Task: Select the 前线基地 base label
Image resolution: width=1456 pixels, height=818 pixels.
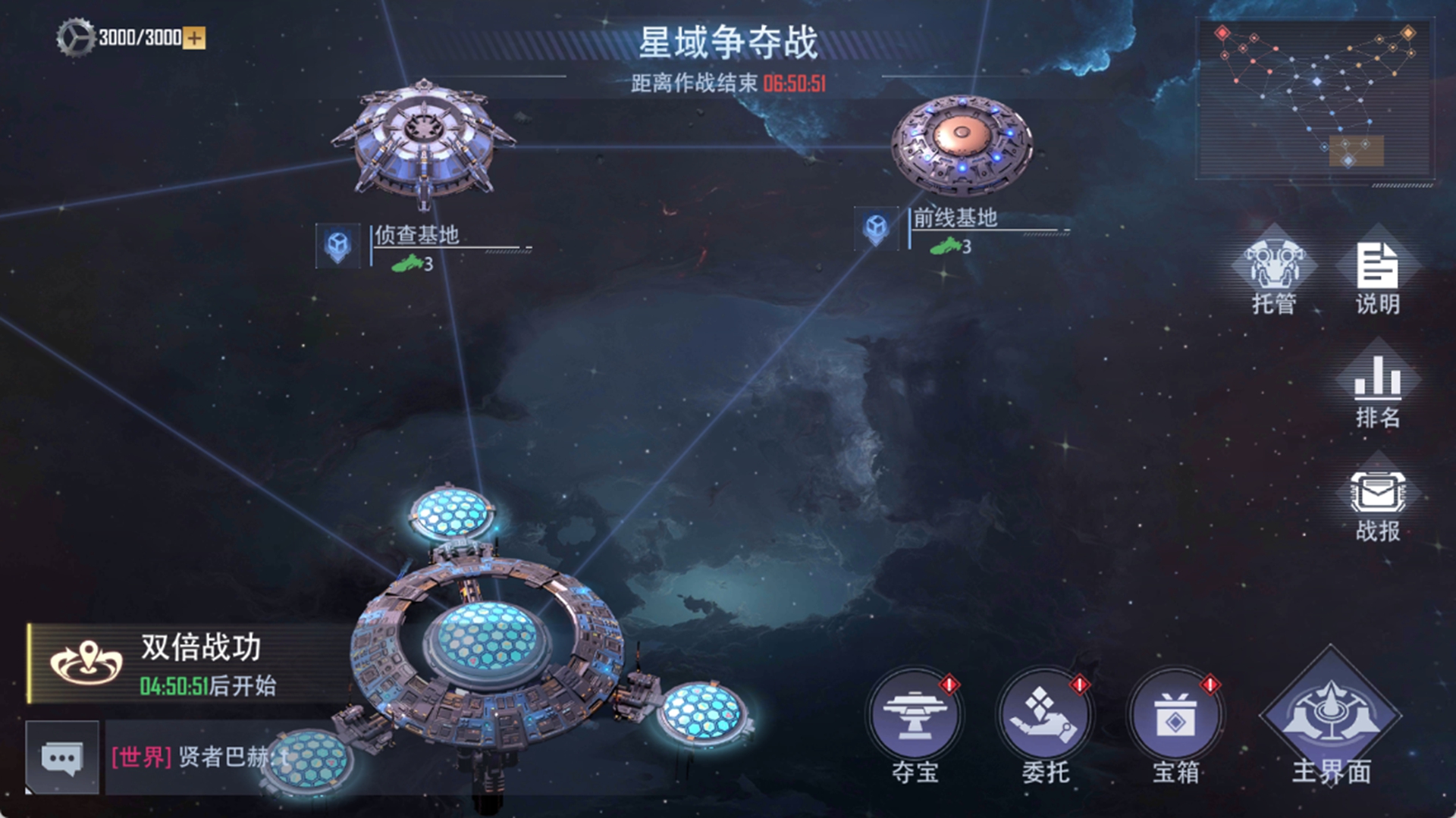Action: [x=957, y=218]
